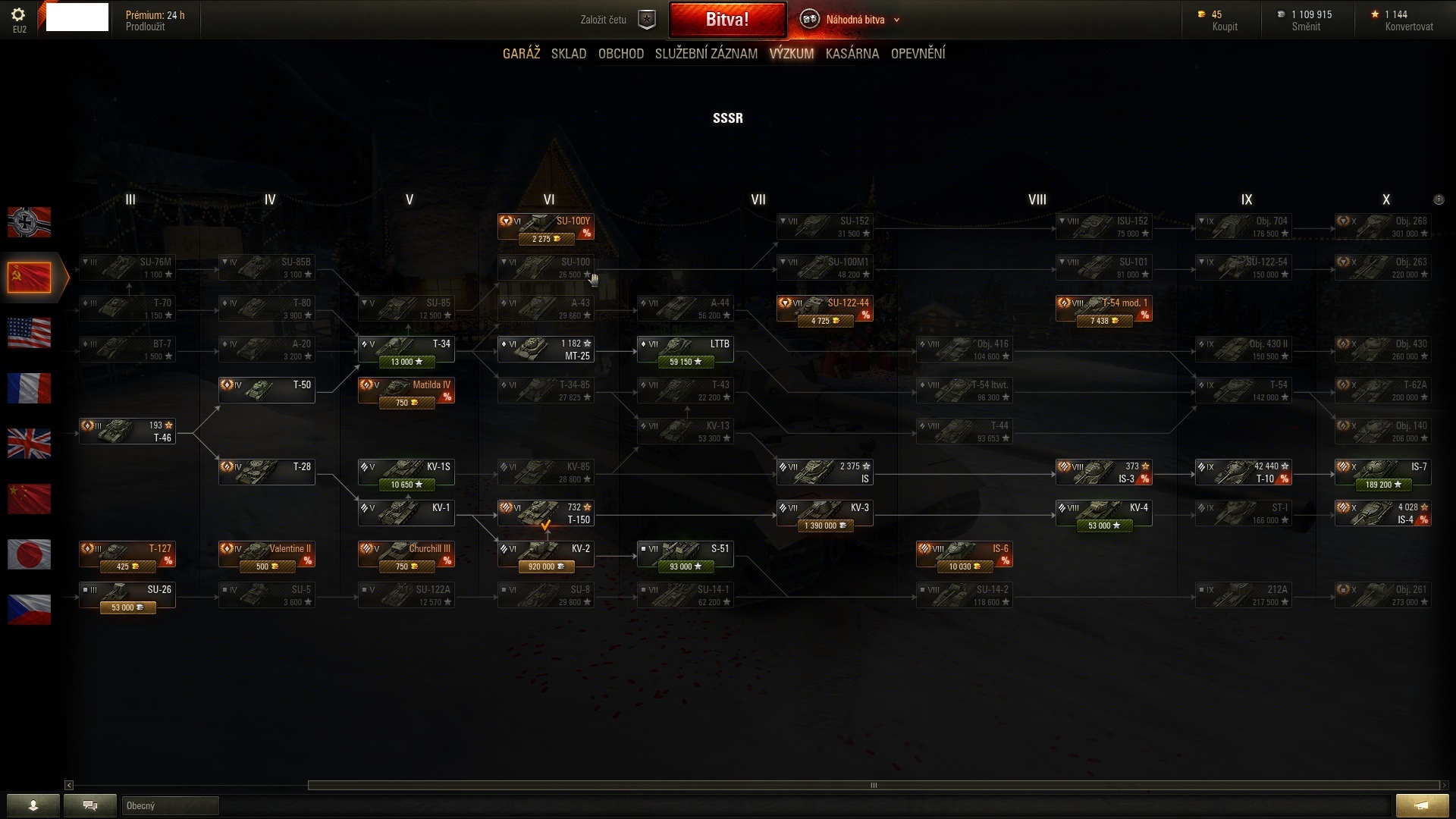This screenshot has height=819, width=1456.
Task: Choose the IS-7 tier X node
Action: 1382,473
